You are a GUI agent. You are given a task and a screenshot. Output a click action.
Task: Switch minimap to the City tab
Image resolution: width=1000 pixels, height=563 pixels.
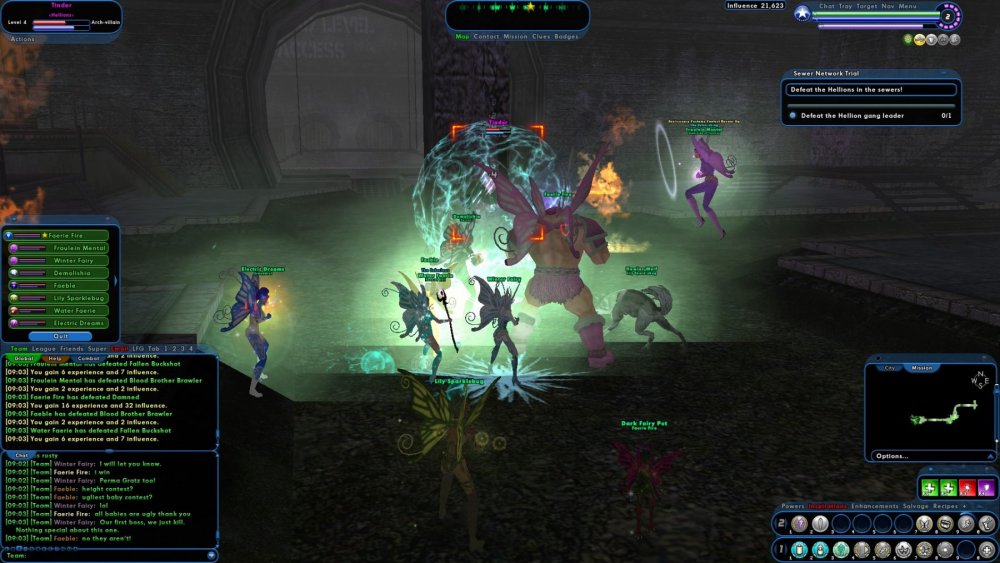(890, 368)
